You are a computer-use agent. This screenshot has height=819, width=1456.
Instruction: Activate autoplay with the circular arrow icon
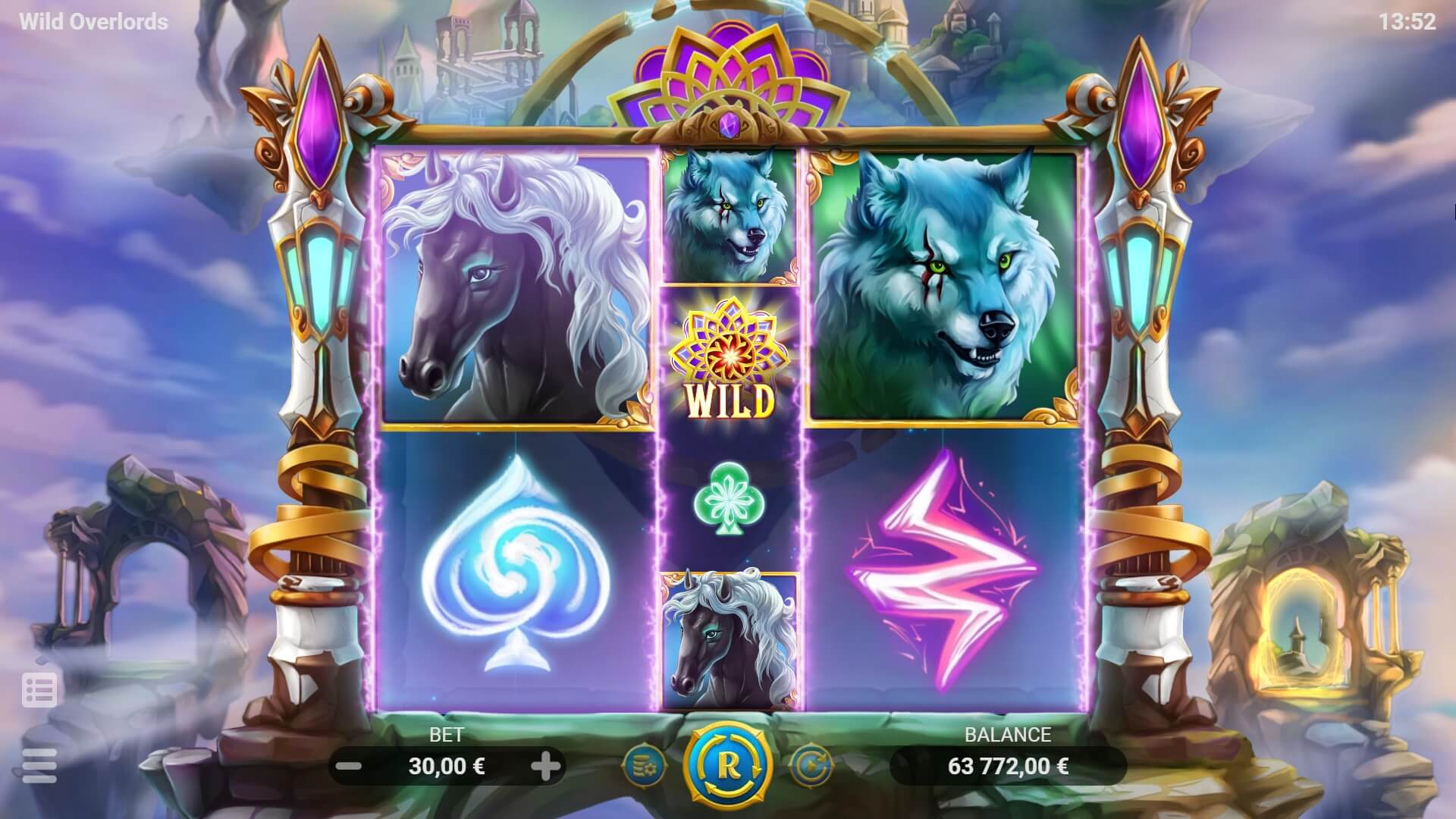tap(812, 766)
